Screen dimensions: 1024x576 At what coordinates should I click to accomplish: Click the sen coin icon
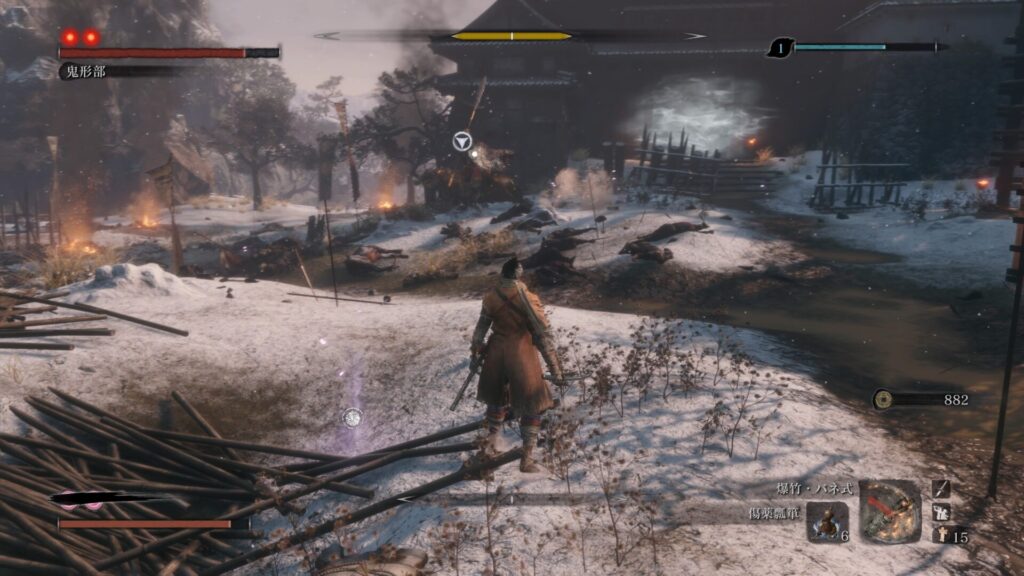[883, 399]
